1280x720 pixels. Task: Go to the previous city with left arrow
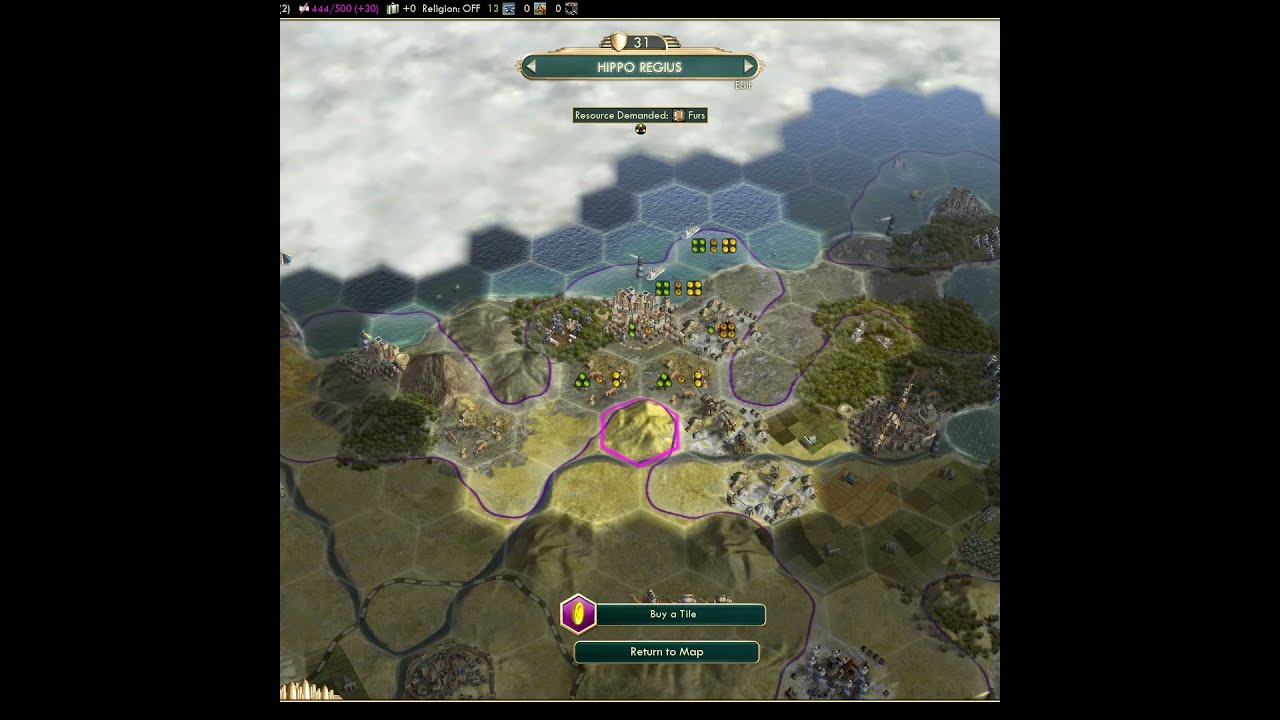point(531,67)
